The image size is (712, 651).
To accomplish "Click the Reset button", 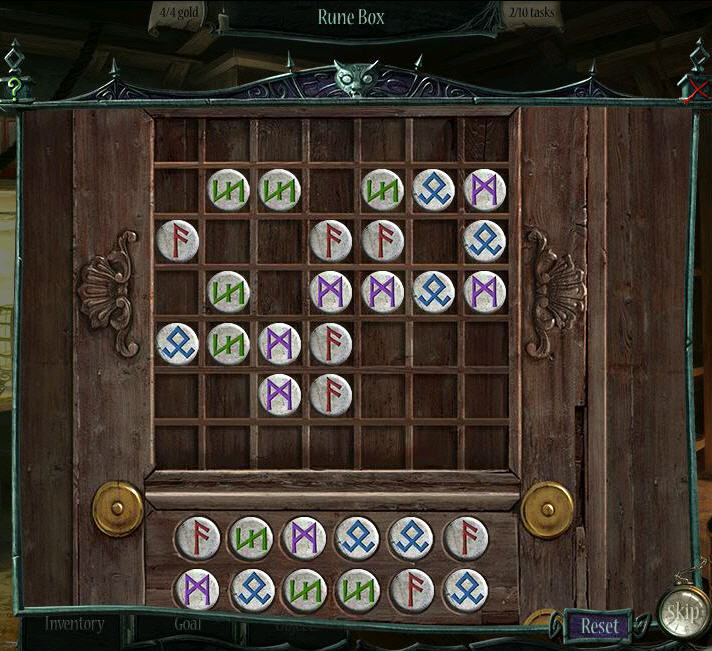I will point(599,626).
